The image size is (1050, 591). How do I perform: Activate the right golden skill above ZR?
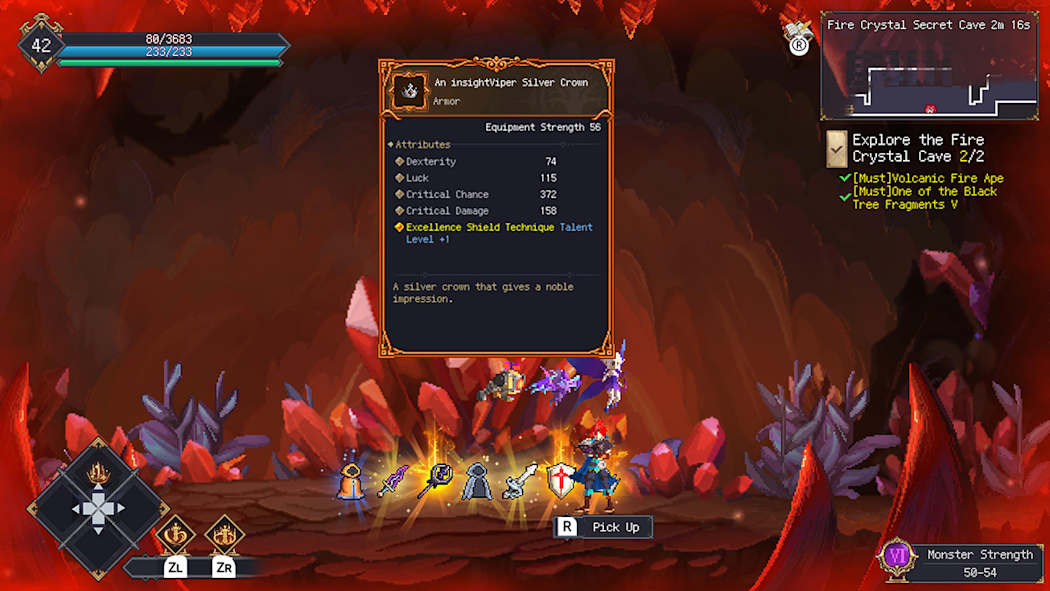pyautogui.click(x=224, y=534)
